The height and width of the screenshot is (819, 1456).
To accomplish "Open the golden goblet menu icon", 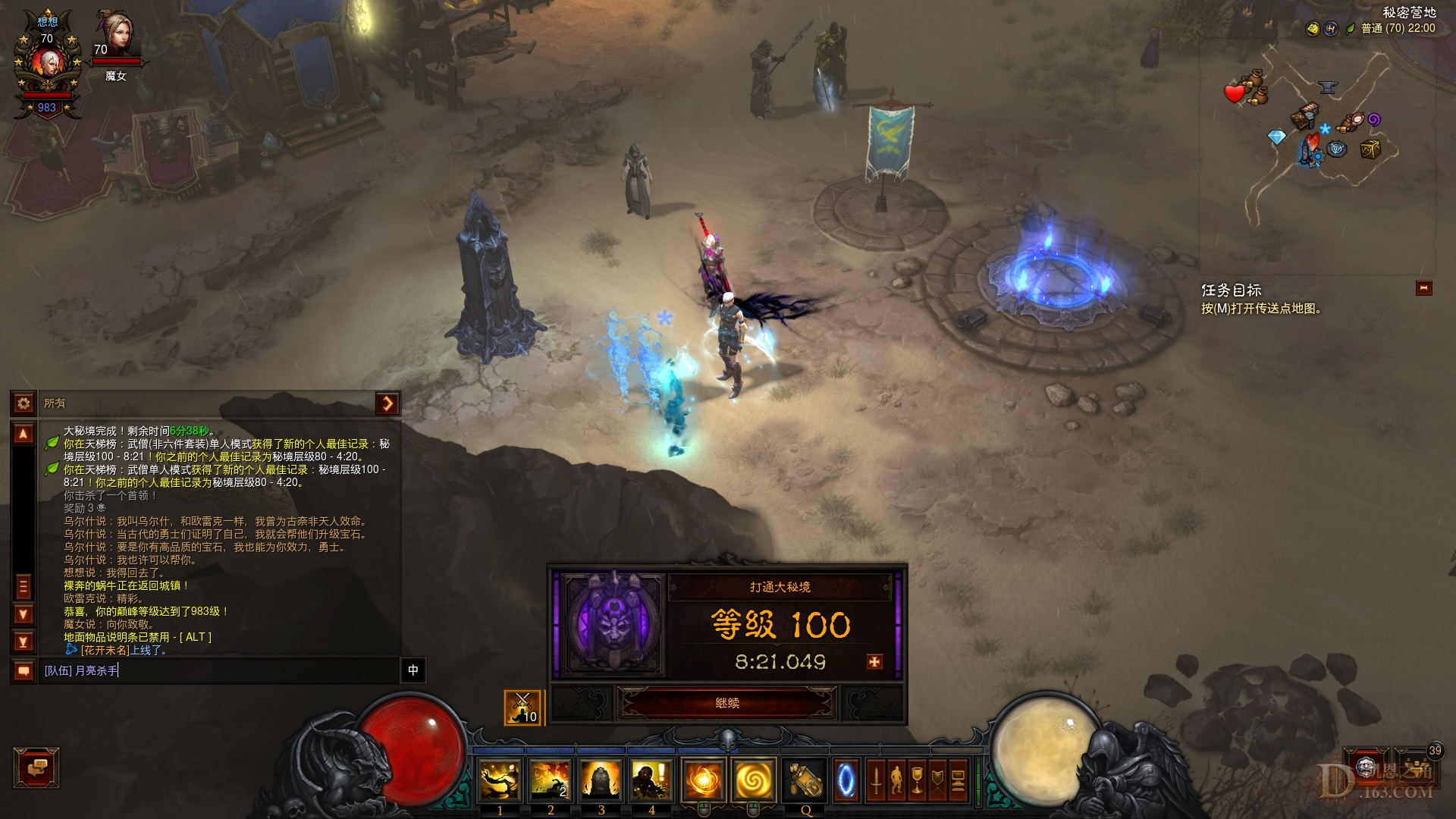I will (x=917, y=780).
